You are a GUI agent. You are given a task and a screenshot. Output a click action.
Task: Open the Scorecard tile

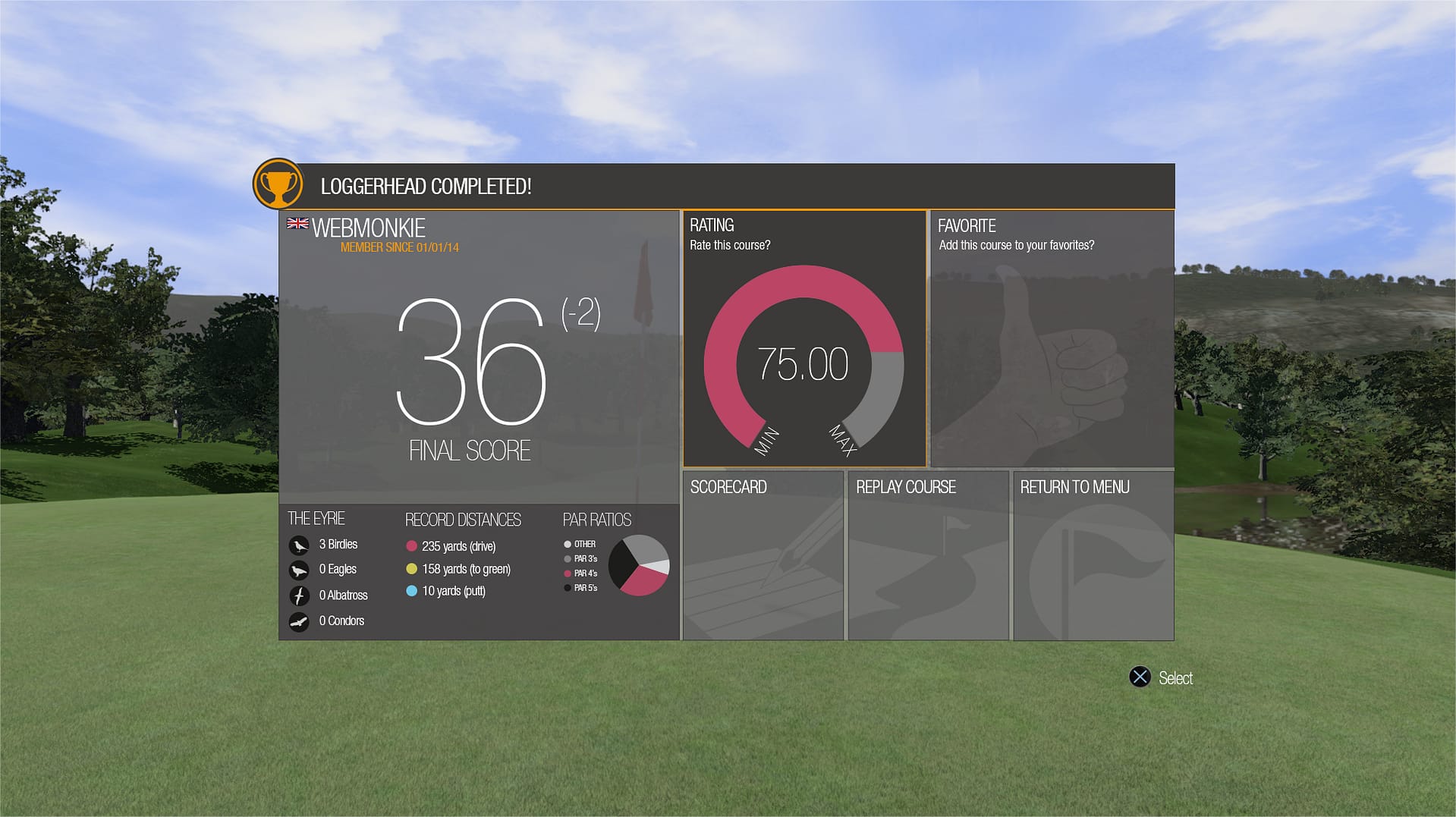763,555
